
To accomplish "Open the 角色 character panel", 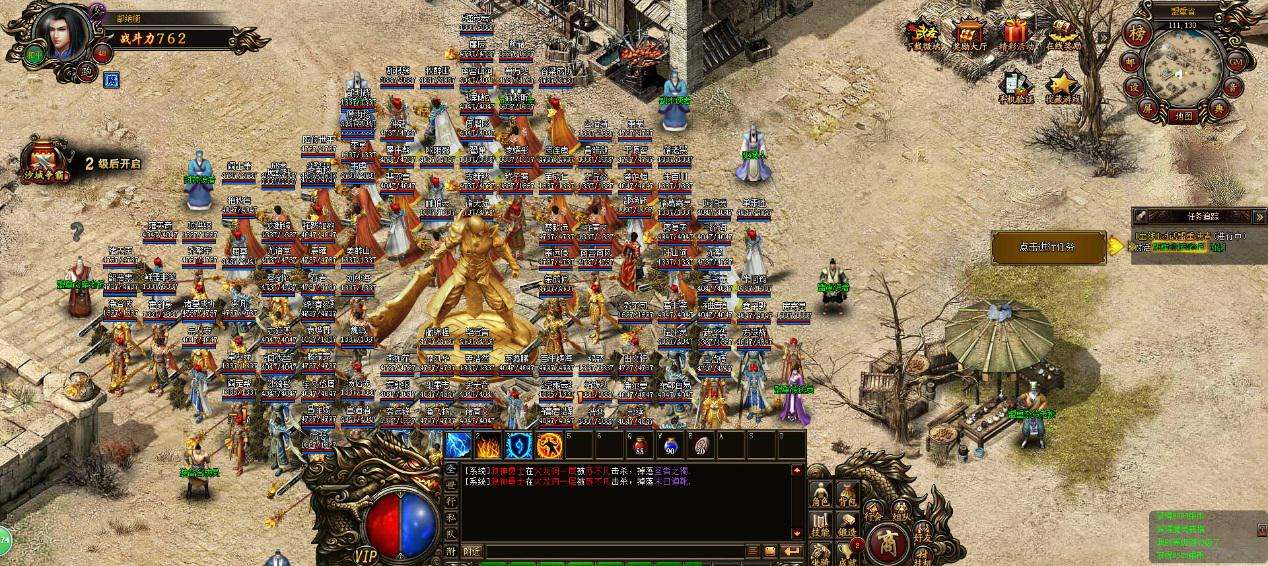I will coord(820,494).
